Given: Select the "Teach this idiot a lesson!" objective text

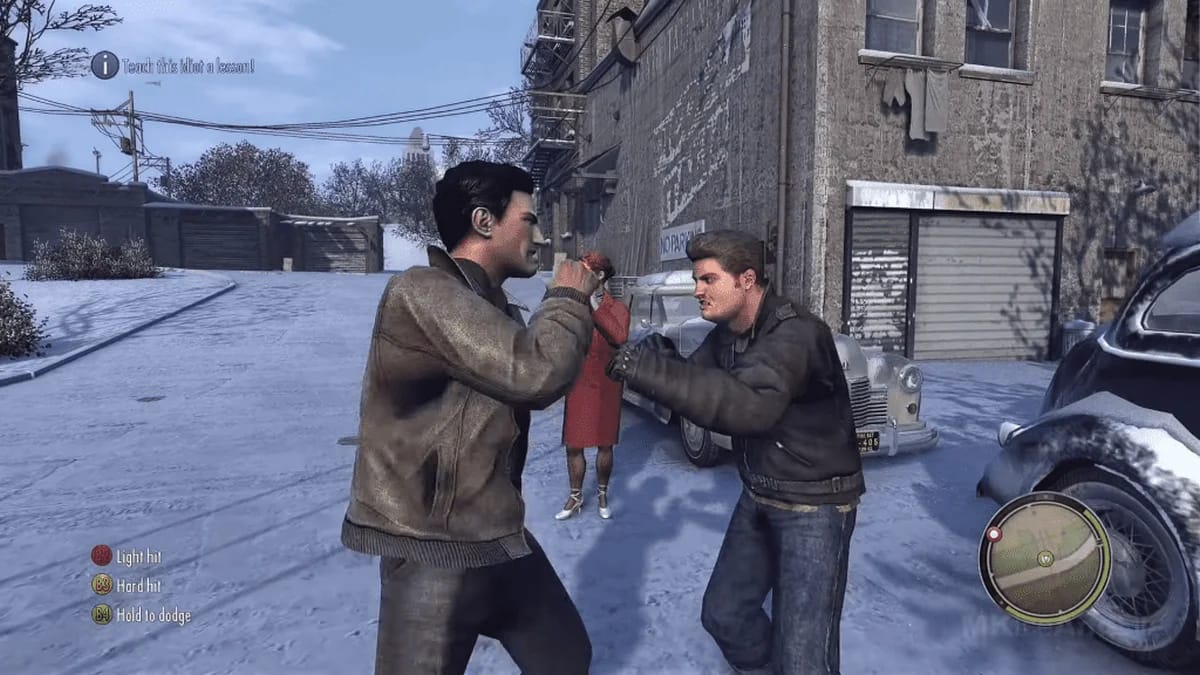Looking at the screenshot, I should [188, 67].
